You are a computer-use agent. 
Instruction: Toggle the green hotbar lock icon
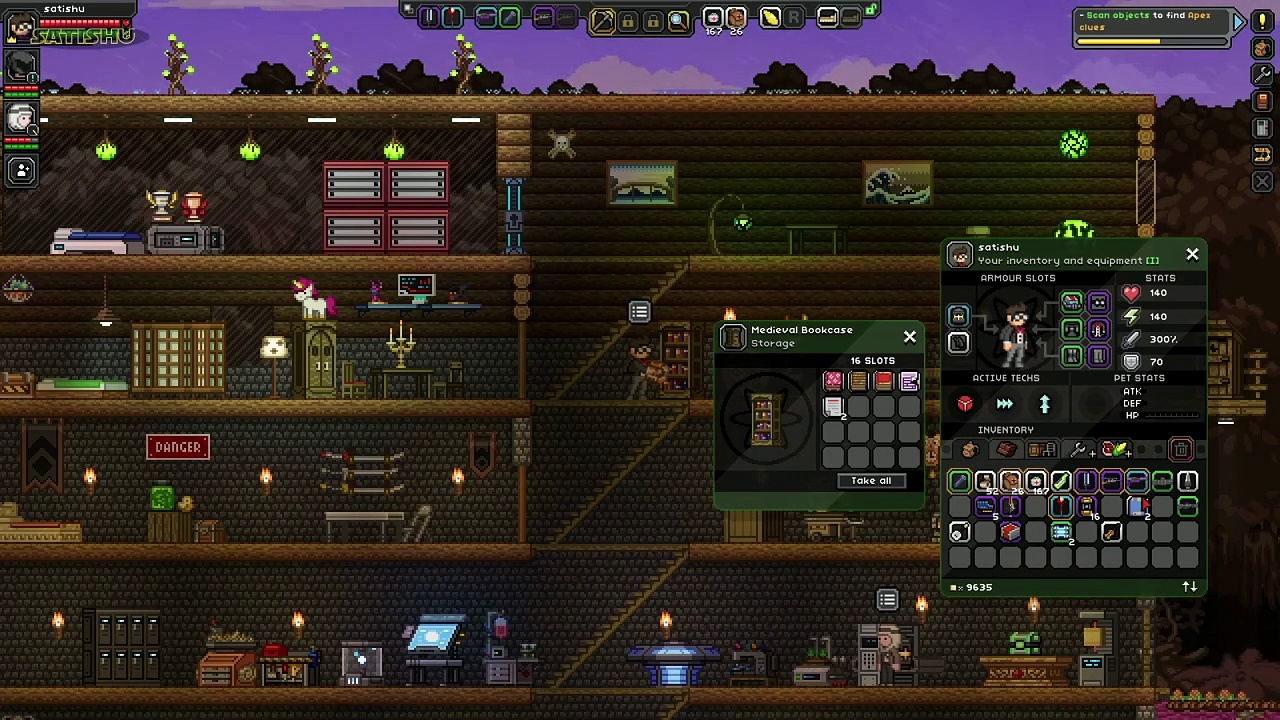[872, 10]
